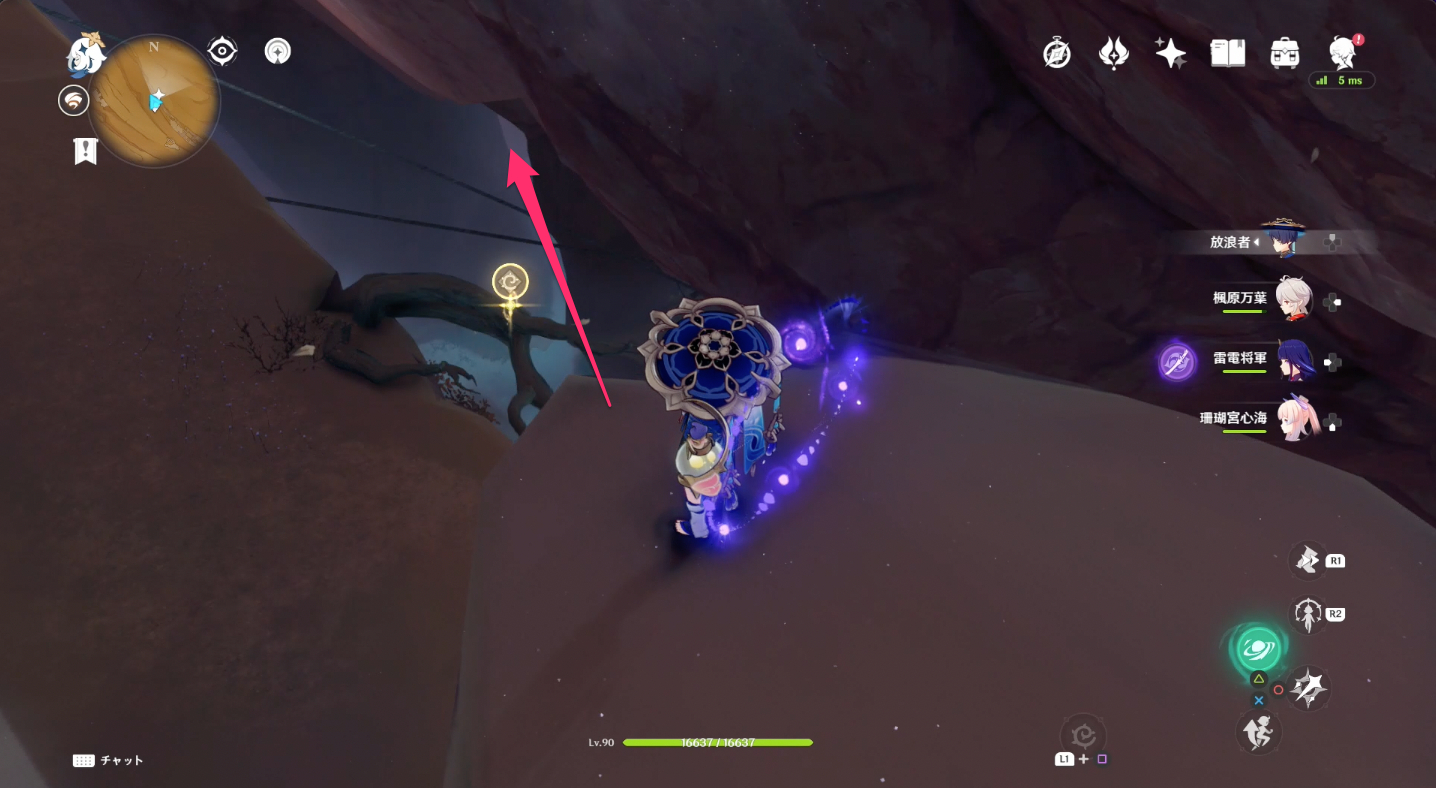1436x788 pixels.
Task: Open the four-pointed star wish icon
Action: click(1170, 53)
